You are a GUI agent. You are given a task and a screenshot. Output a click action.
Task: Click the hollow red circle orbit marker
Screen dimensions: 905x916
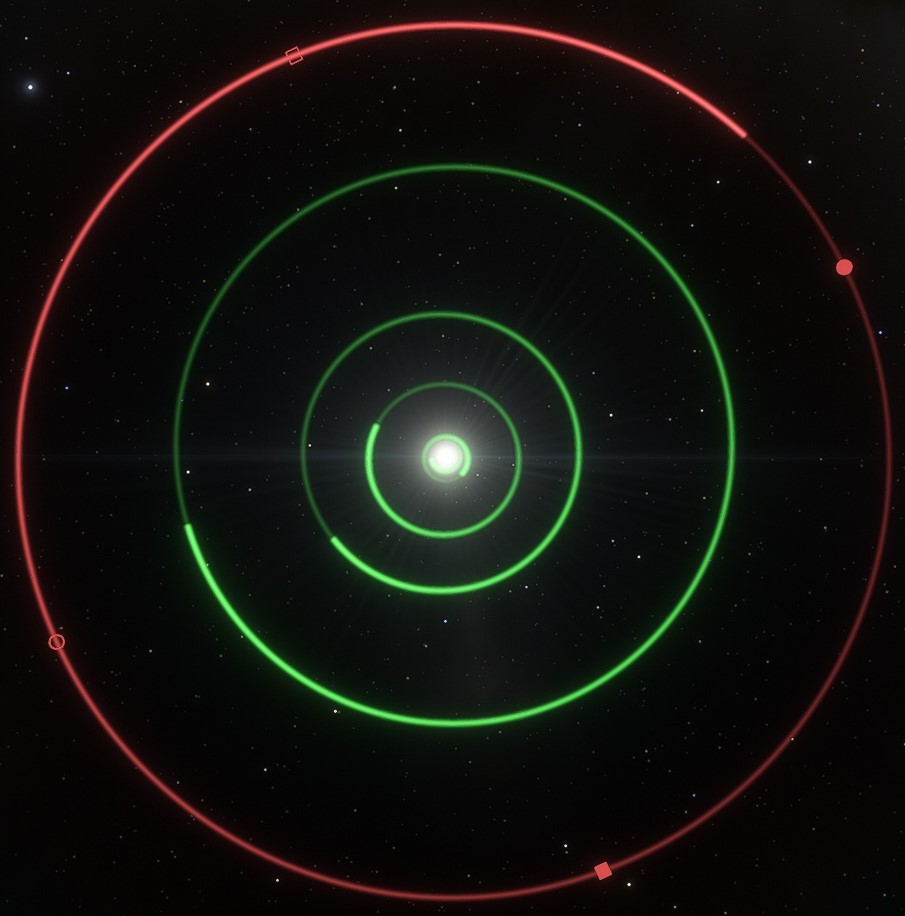[x=57, y=642]
